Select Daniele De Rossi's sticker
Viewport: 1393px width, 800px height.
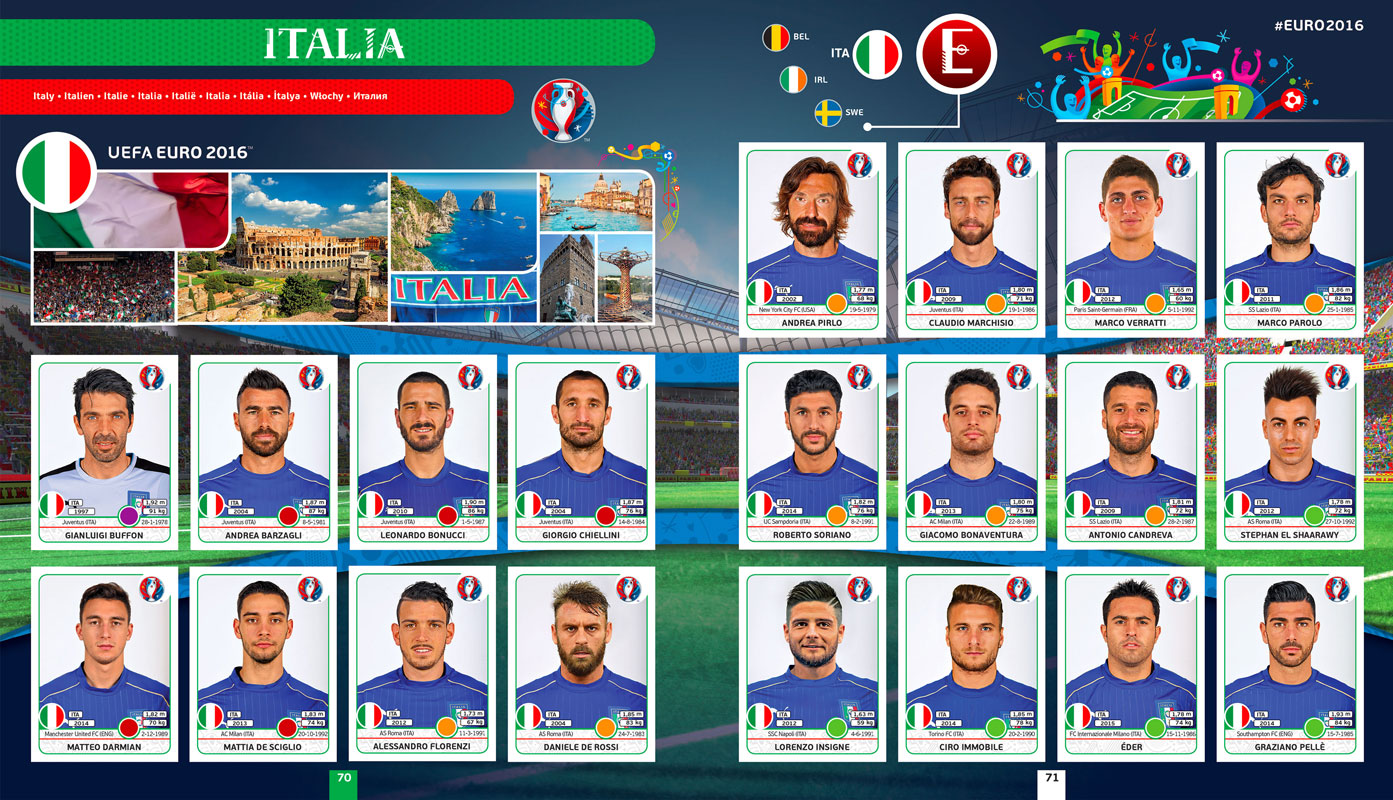[x=582, y=662]
